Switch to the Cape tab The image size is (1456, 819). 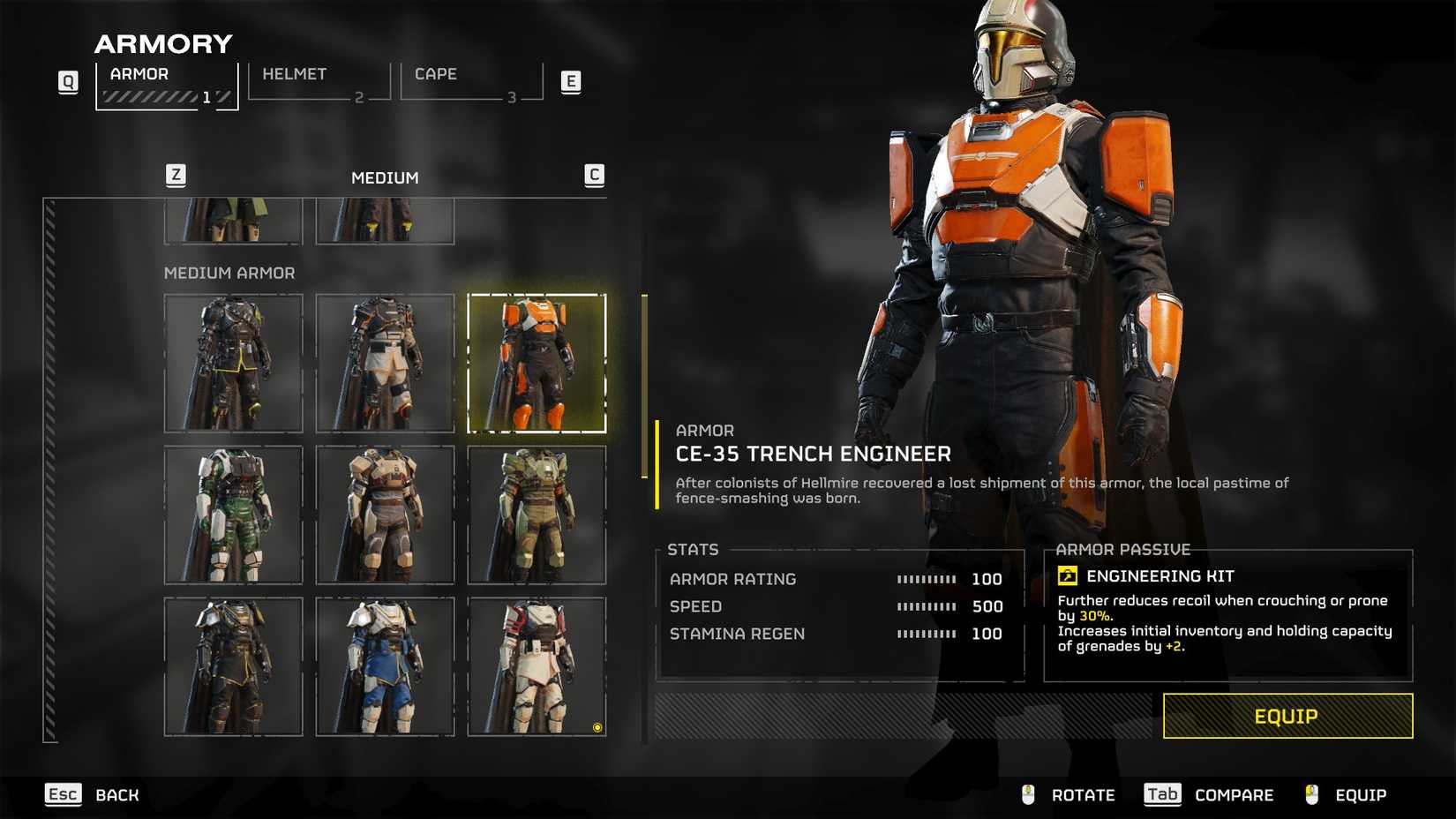tap(436, 74)
